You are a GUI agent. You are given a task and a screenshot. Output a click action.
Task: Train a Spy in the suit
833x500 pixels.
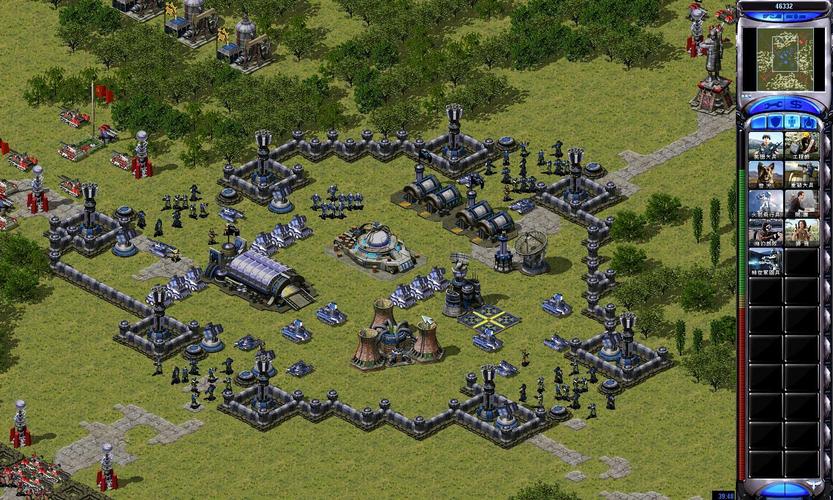[x=800, y=204]
